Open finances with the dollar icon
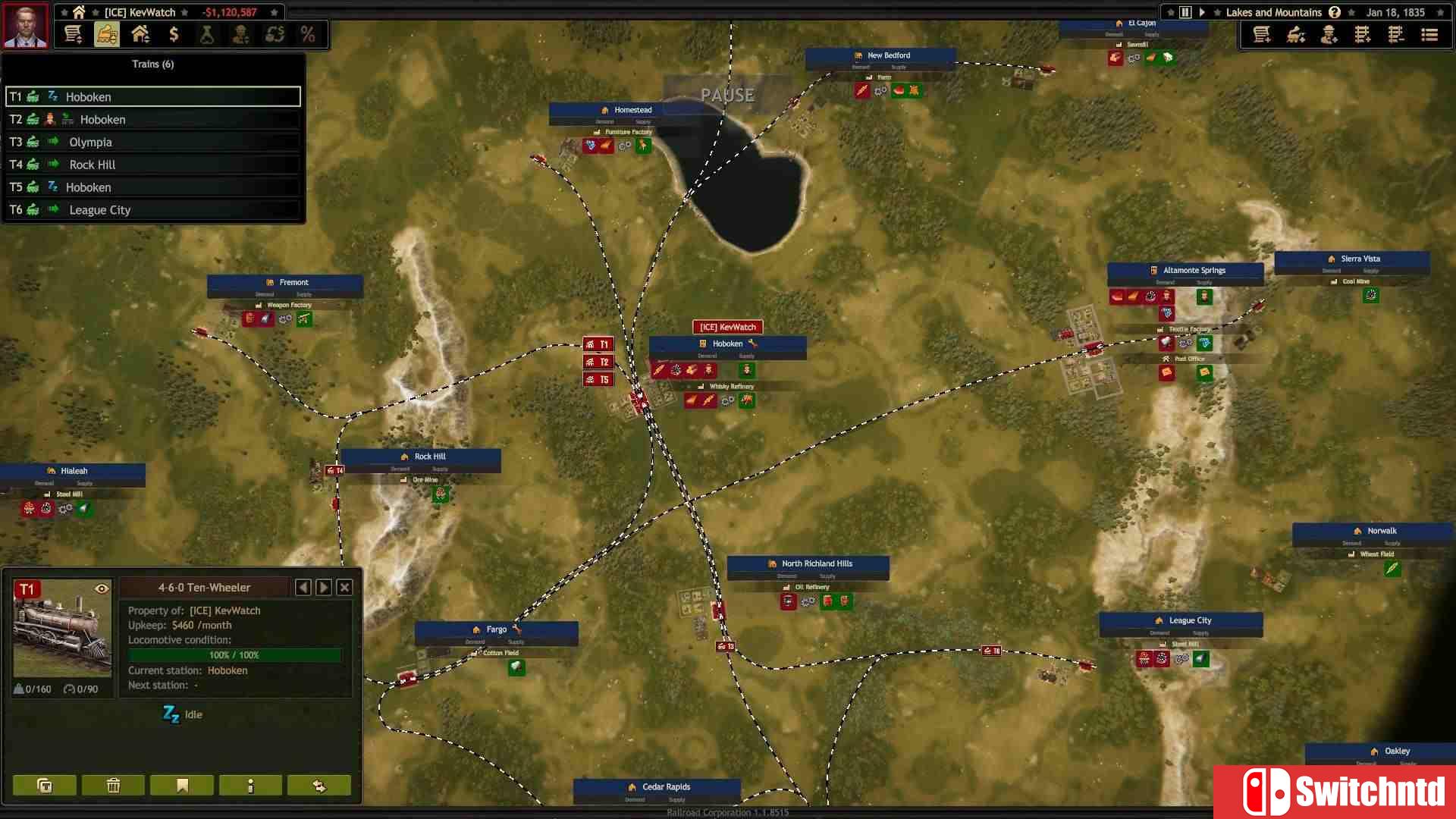 point(174,35)
